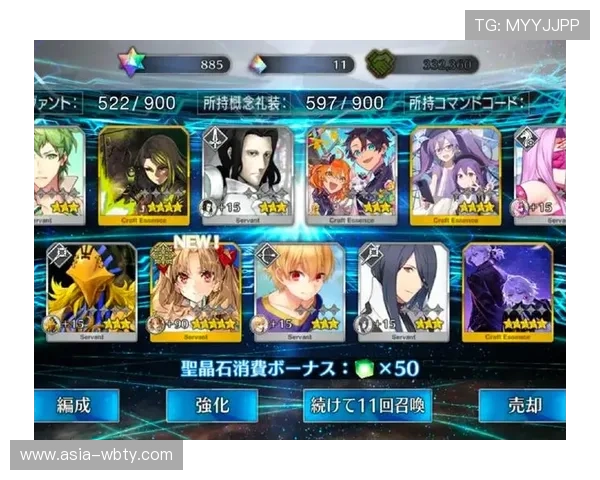Select the golden bird-headed servant card
Viewport: 600px width, 480px height.
pyautogui.click(x=91, y=290)
